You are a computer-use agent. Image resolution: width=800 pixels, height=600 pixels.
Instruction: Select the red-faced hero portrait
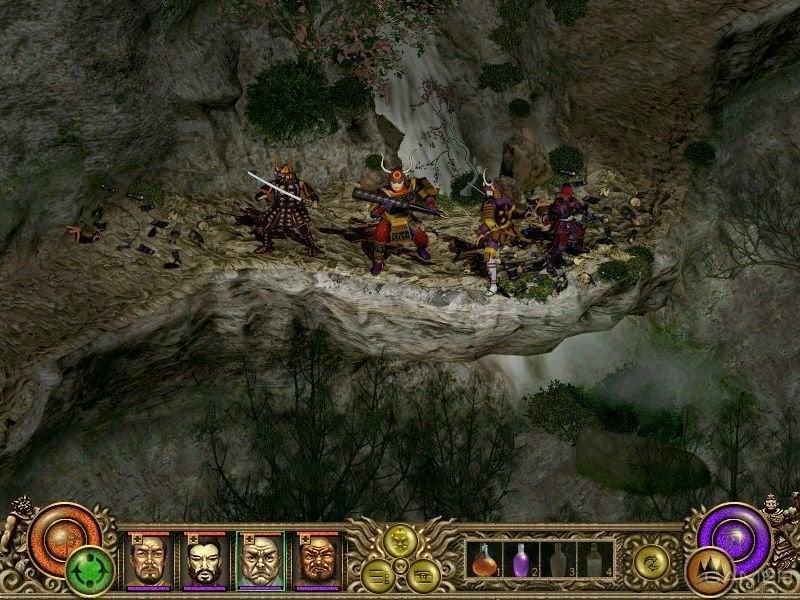(x=317, y=561)
